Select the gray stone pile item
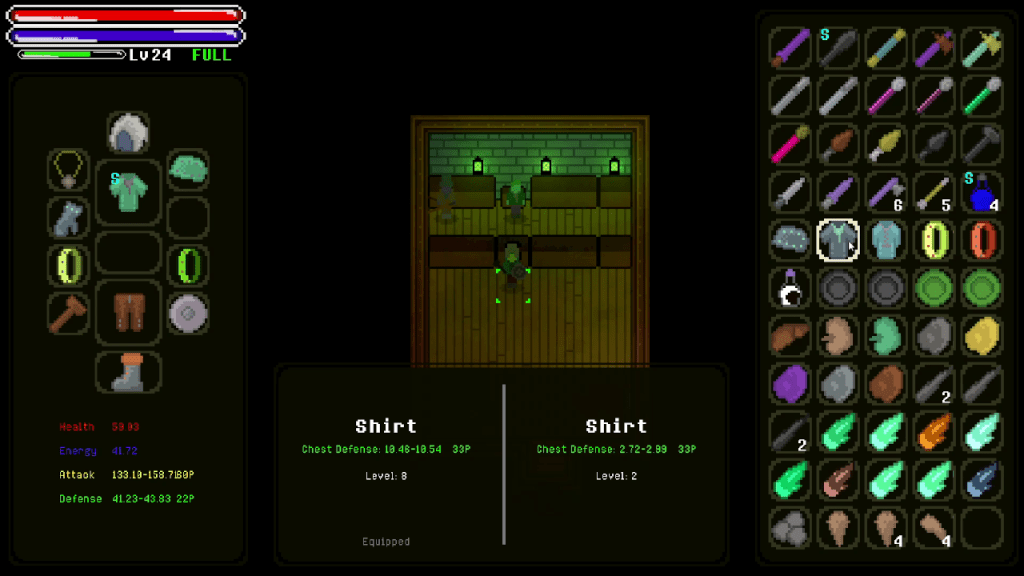The image size is (1024, 576). click(x=789, y=526)
